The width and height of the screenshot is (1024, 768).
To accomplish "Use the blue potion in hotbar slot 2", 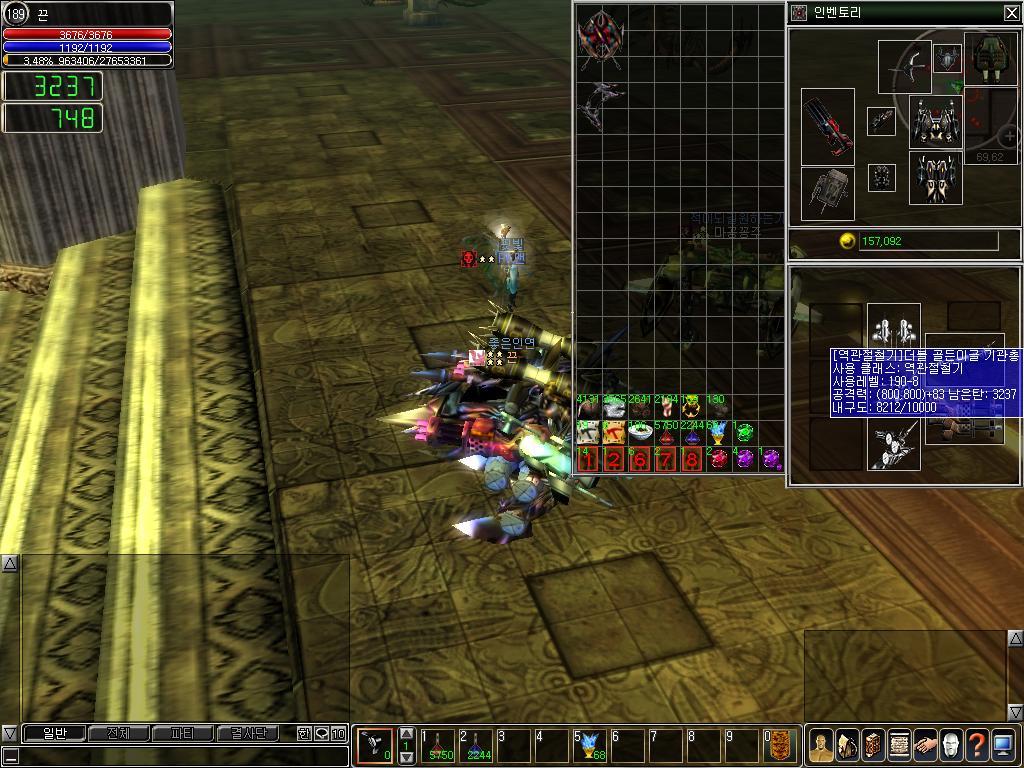I will [x=476, y=745].
